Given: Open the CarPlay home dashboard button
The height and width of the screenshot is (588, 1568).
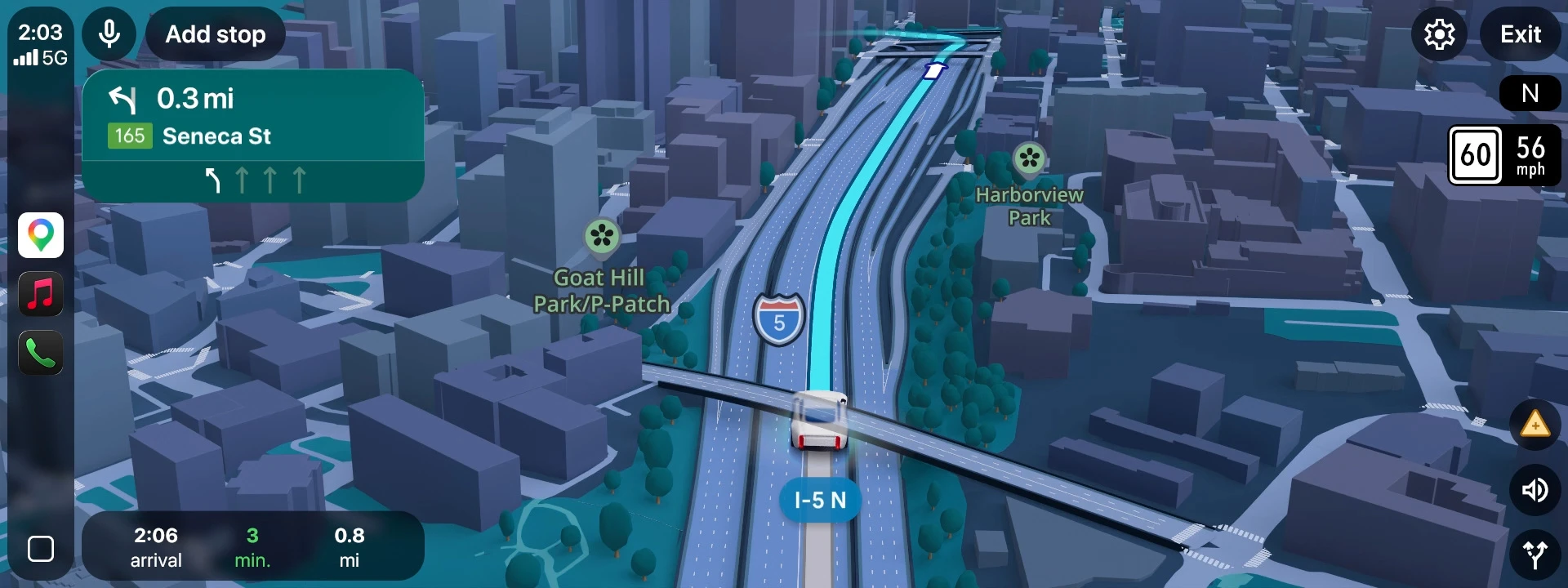Looking at the screenshot, I should pyautogui.click(x=41, y=549).
